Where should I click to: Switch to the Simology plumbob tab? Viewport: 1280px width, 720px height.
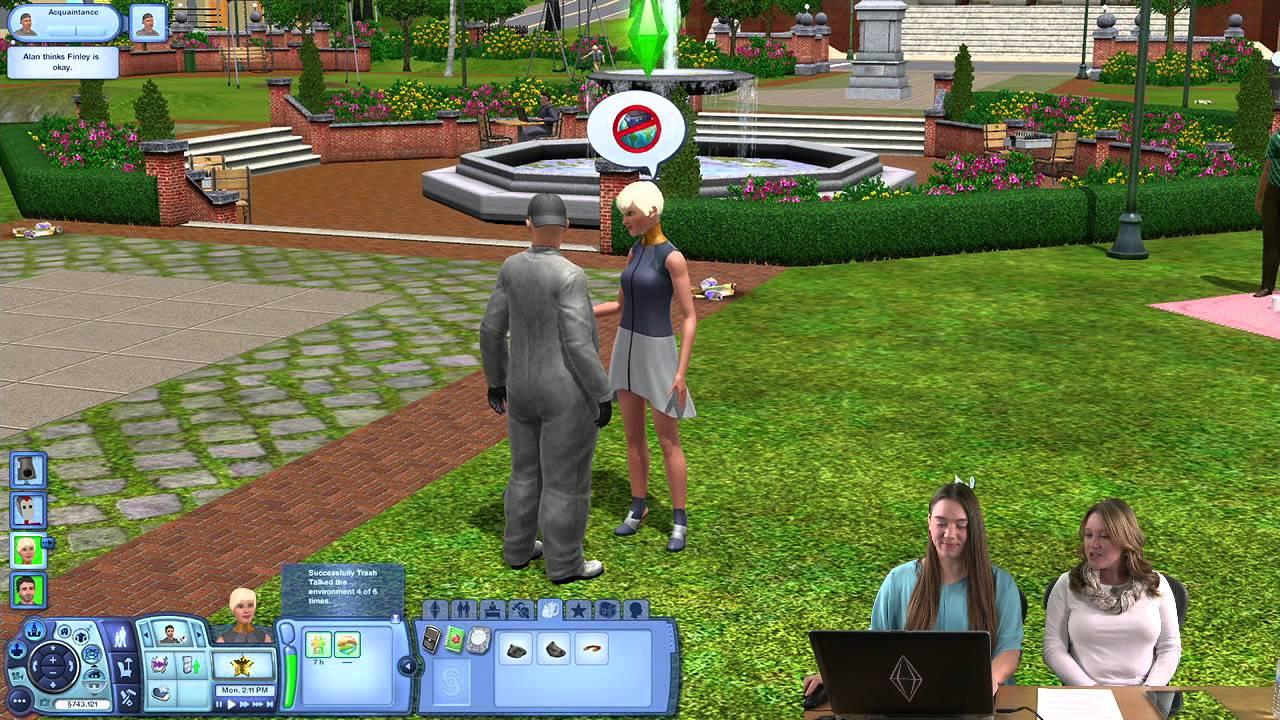[436, 610]
